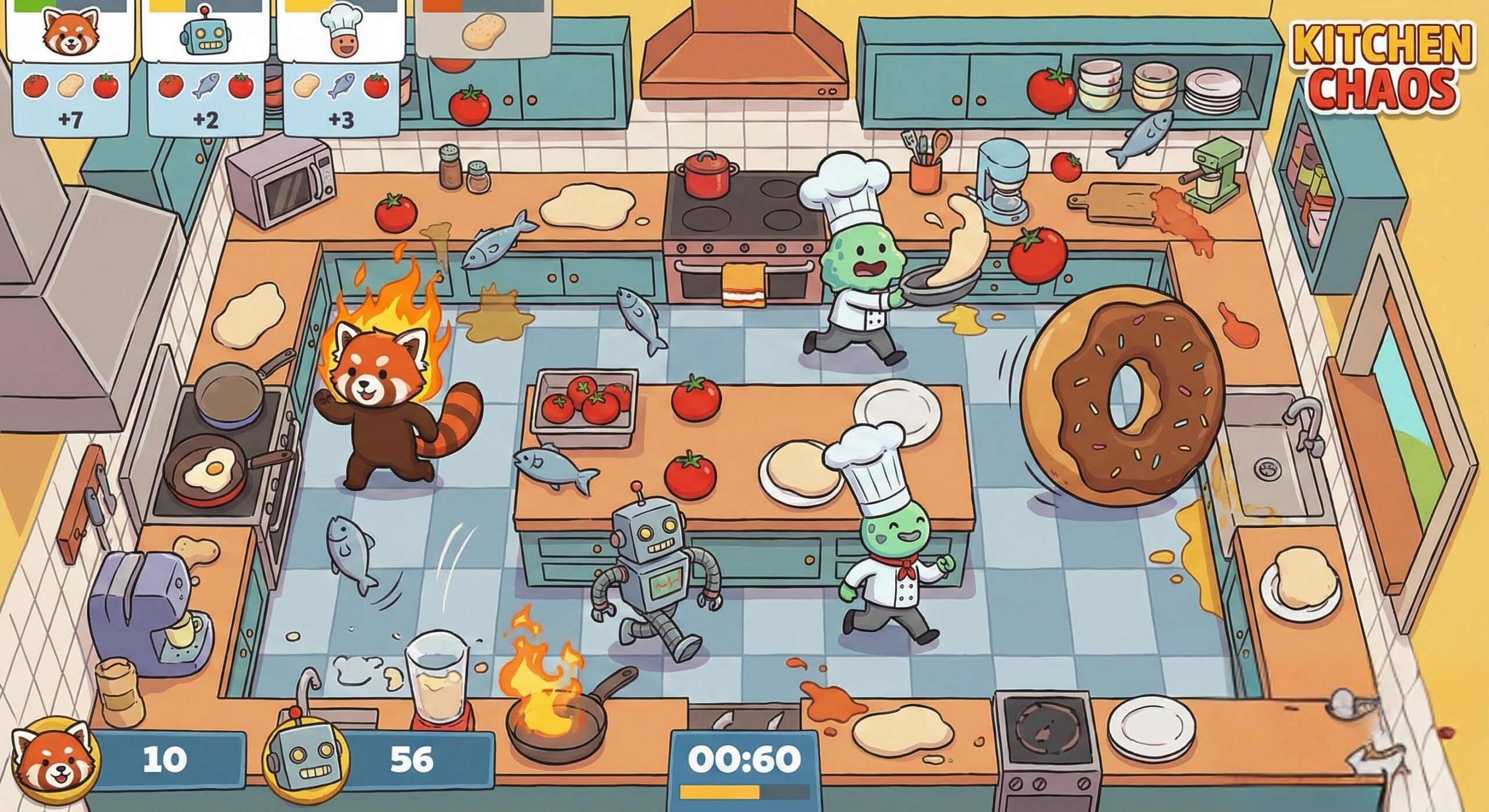The width and height of the screenshot is (1489, 812).
Task: Open the order ticket showing only dough
Action: pos(484,29)
